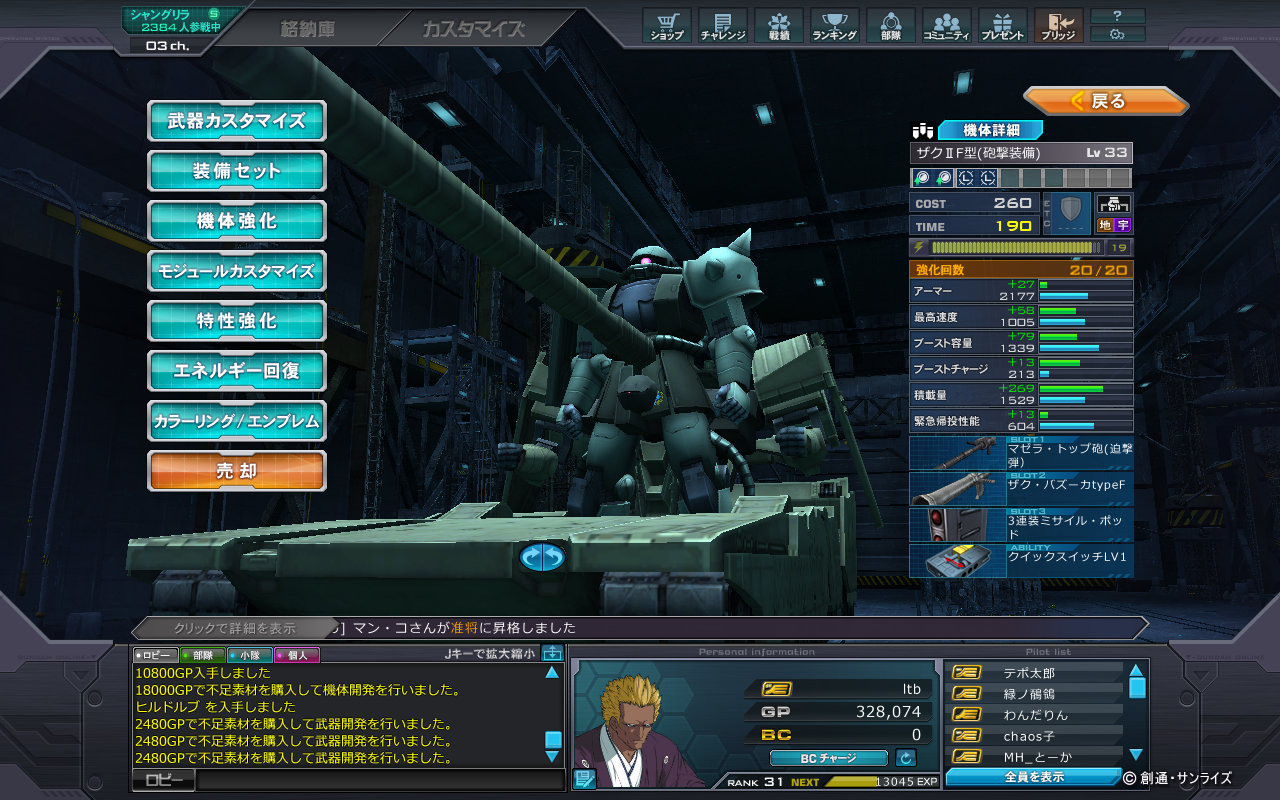
Task: Rotate the mobile suit with the blue arrows icon
Action: pyautogui.click(x=542, y=557)
